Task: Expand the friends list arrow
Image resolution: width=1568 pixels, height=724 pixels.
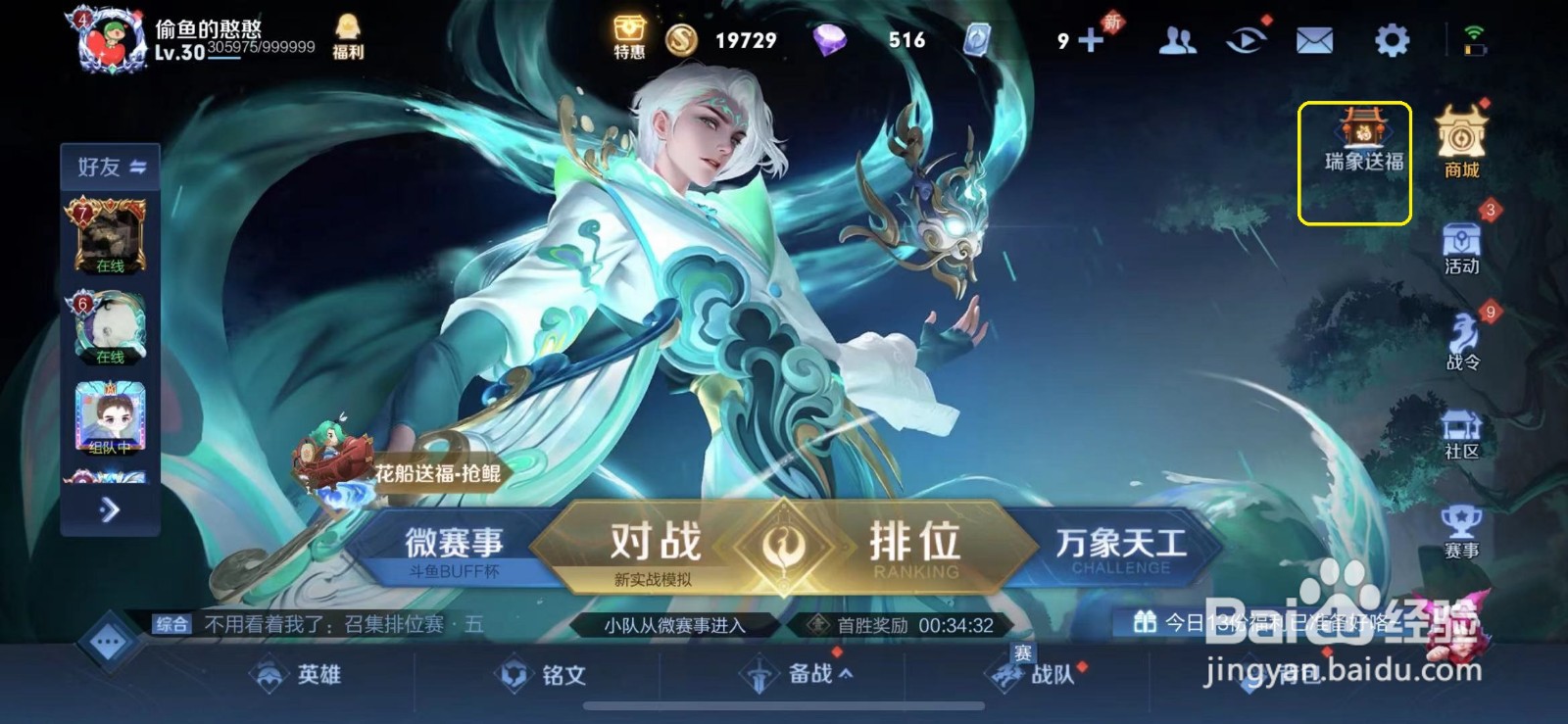Action: coord(108,508)
